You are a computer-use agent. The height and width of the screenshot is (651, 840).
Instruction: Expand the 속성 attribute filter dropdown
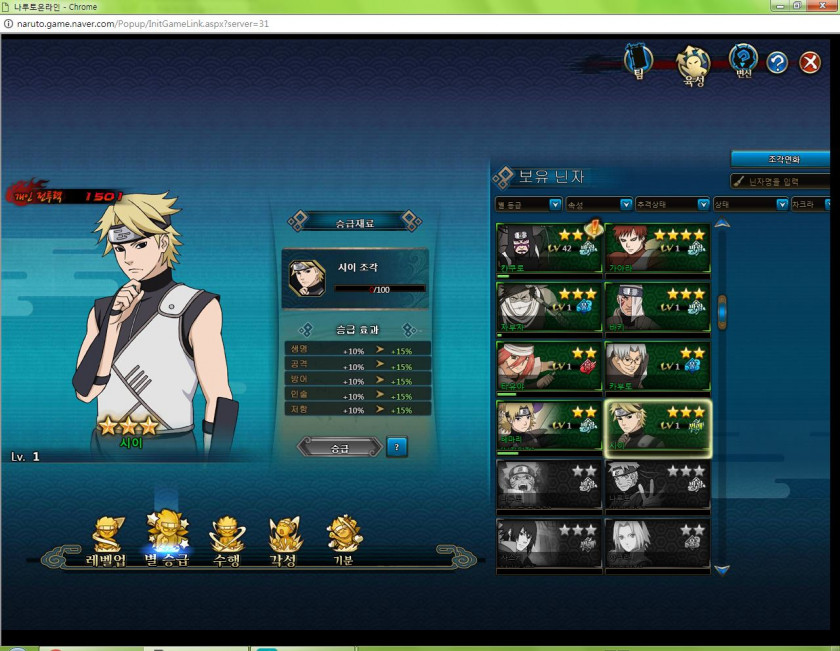coord(599,204)
